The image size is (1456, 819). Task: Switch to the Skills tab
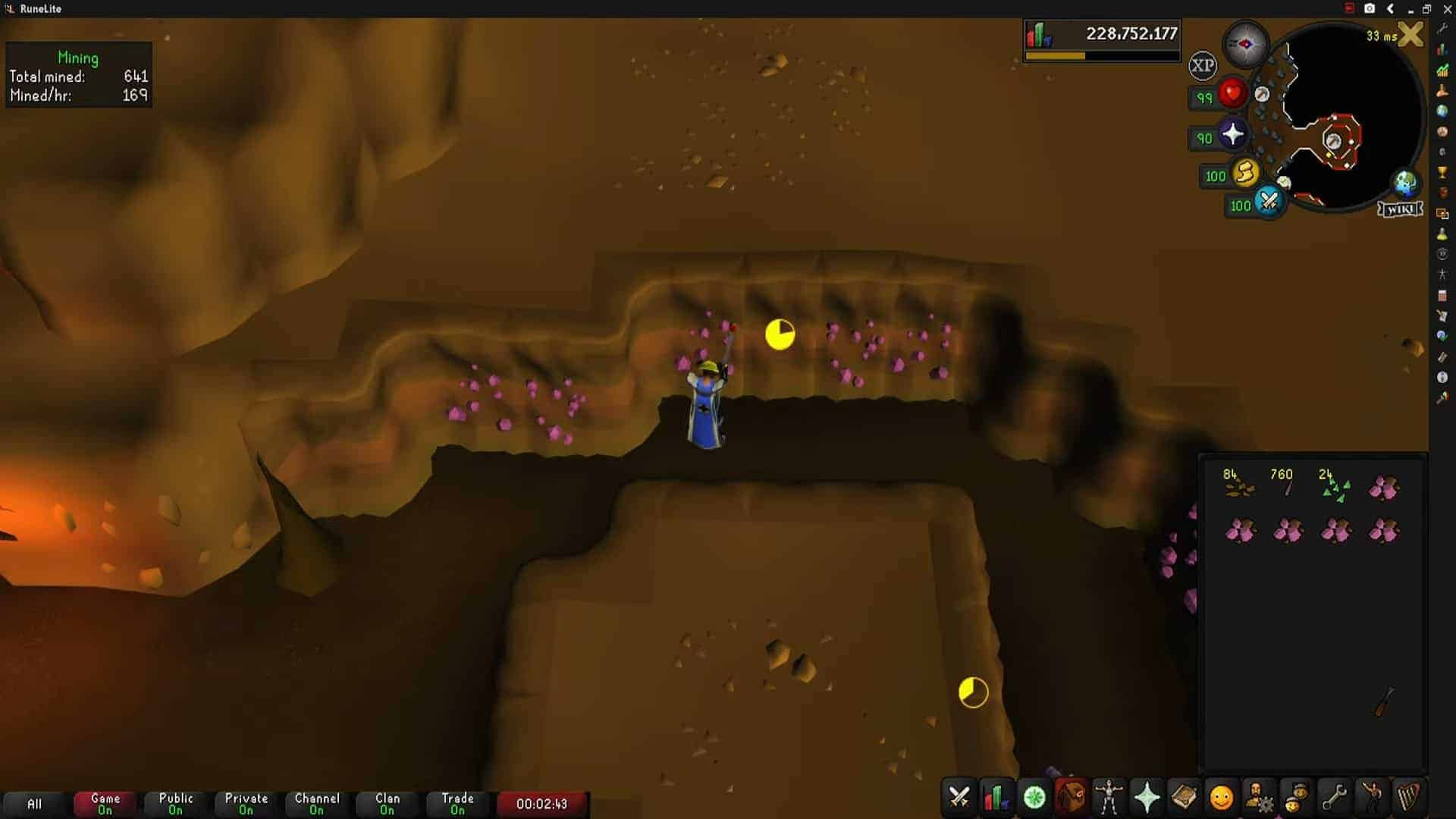pyautogui.click(x=996, y=798)
